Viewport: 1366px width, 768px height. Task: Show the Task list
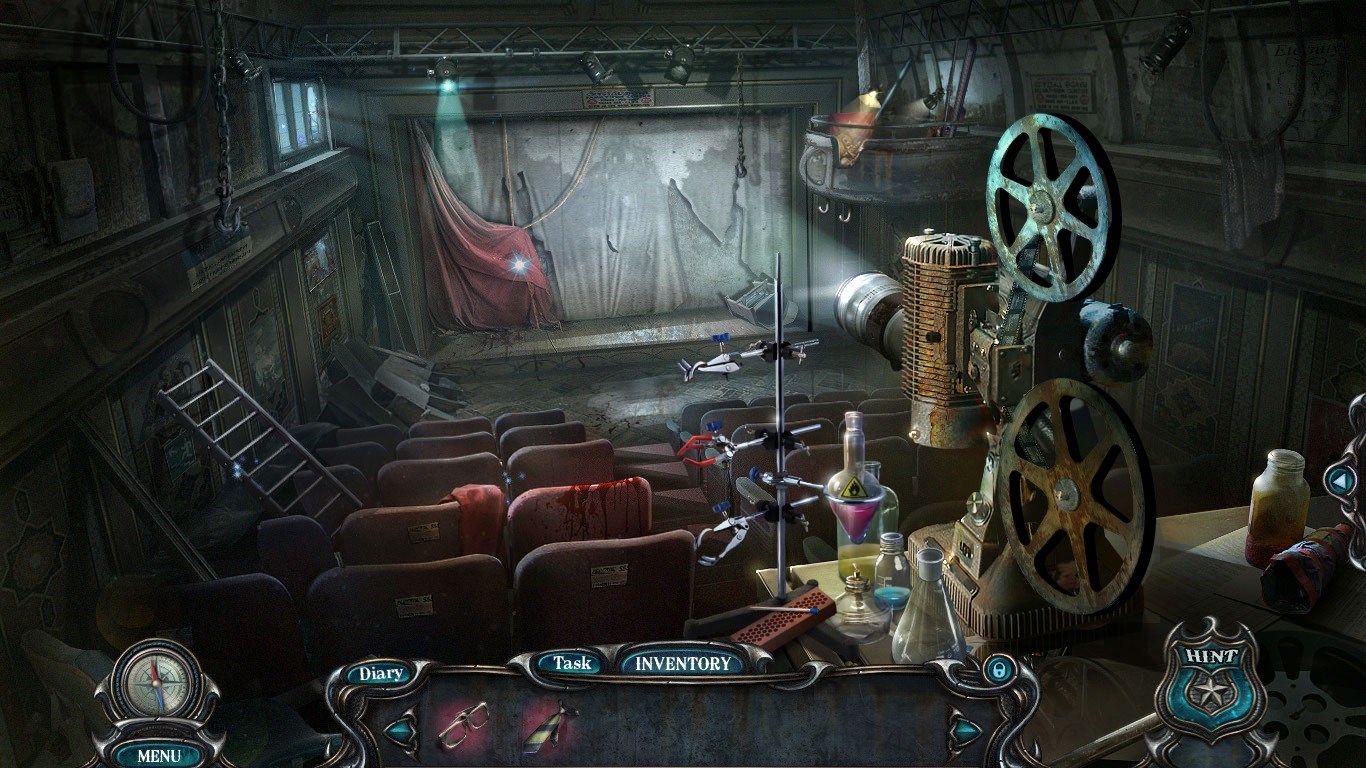tap(572, 662)
